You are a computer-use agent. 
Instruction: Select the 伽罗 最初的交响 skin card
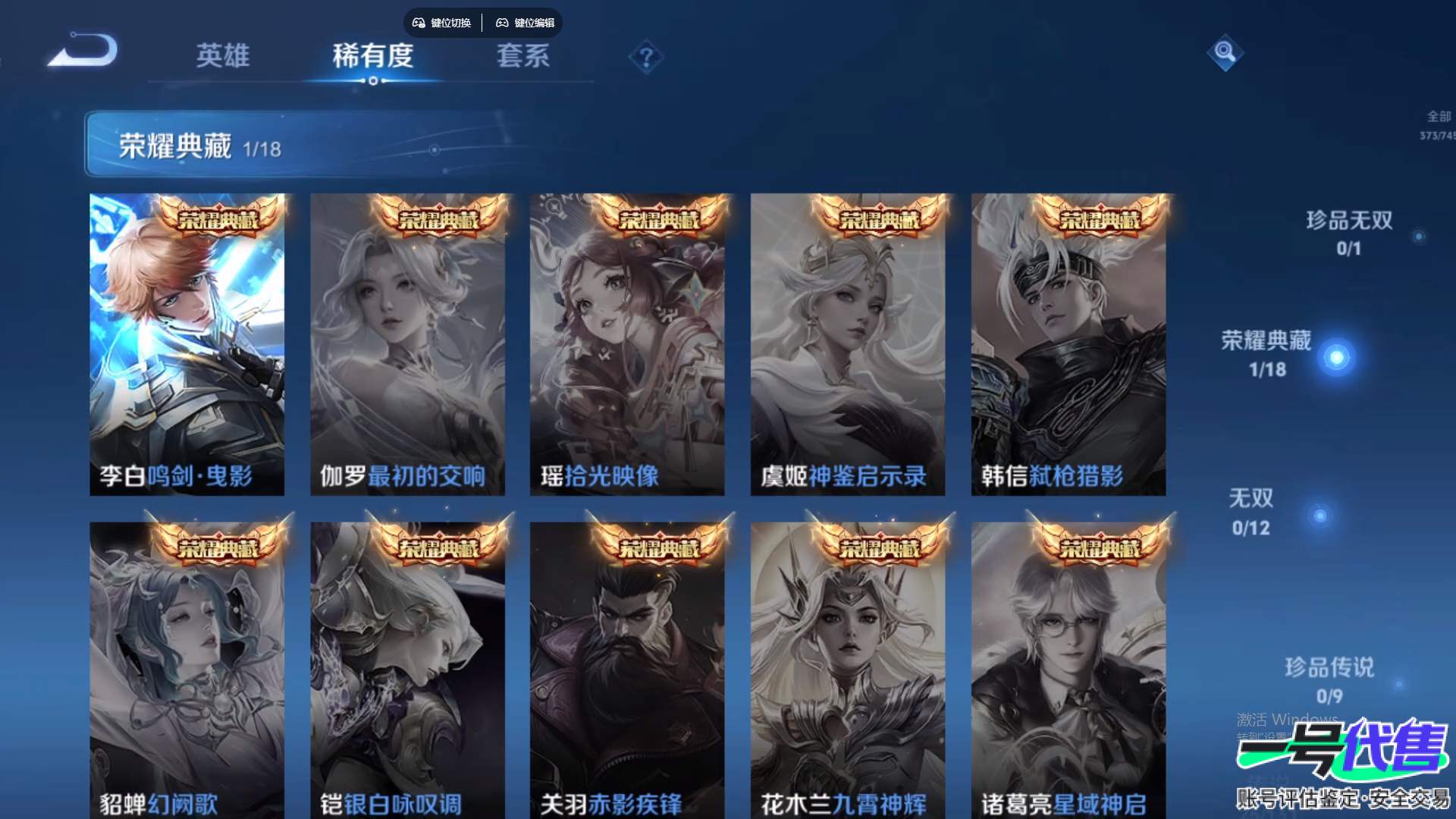tap(407, 345)
